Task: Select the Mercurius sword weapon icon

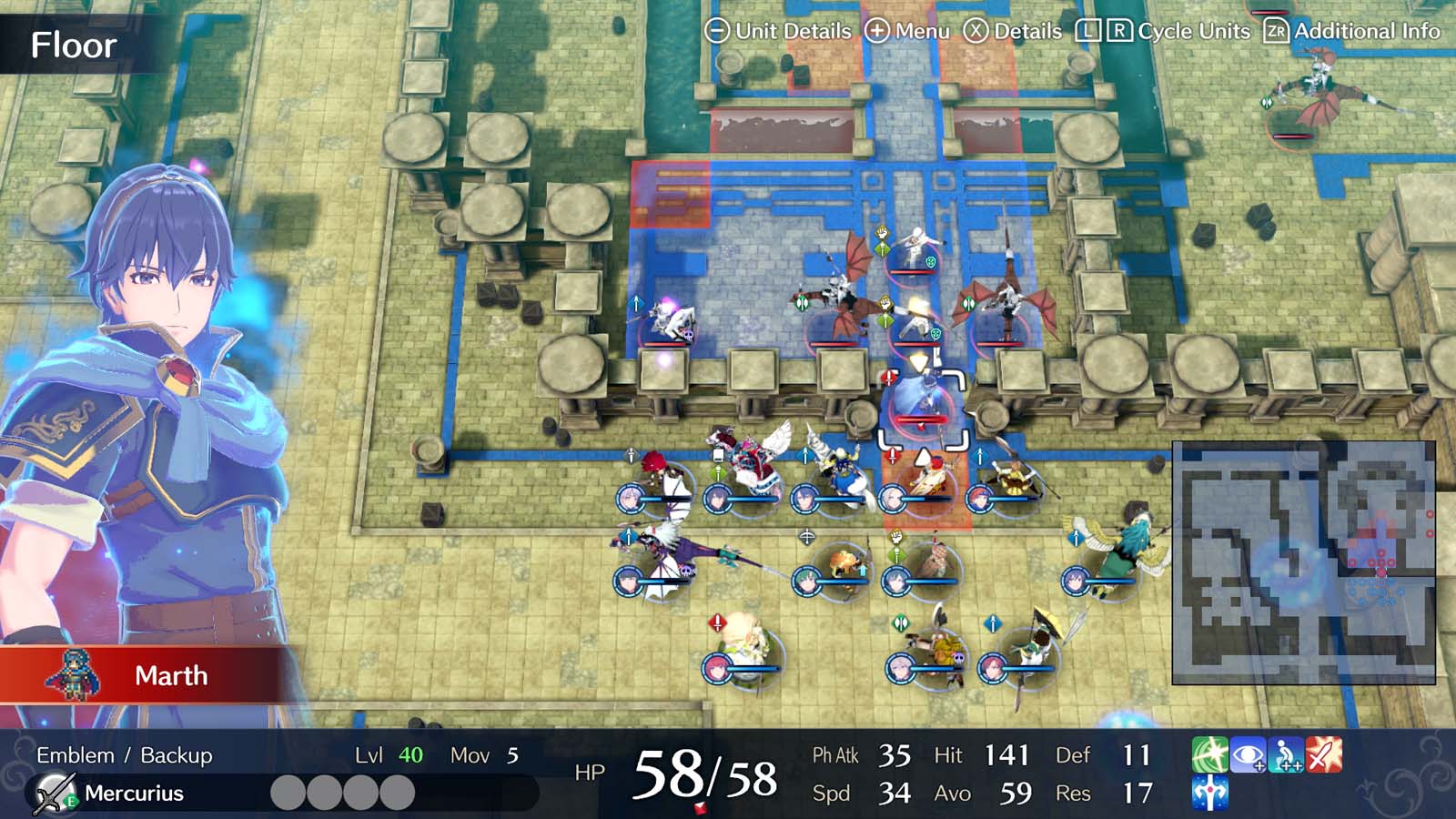Action: coord(55,792)
